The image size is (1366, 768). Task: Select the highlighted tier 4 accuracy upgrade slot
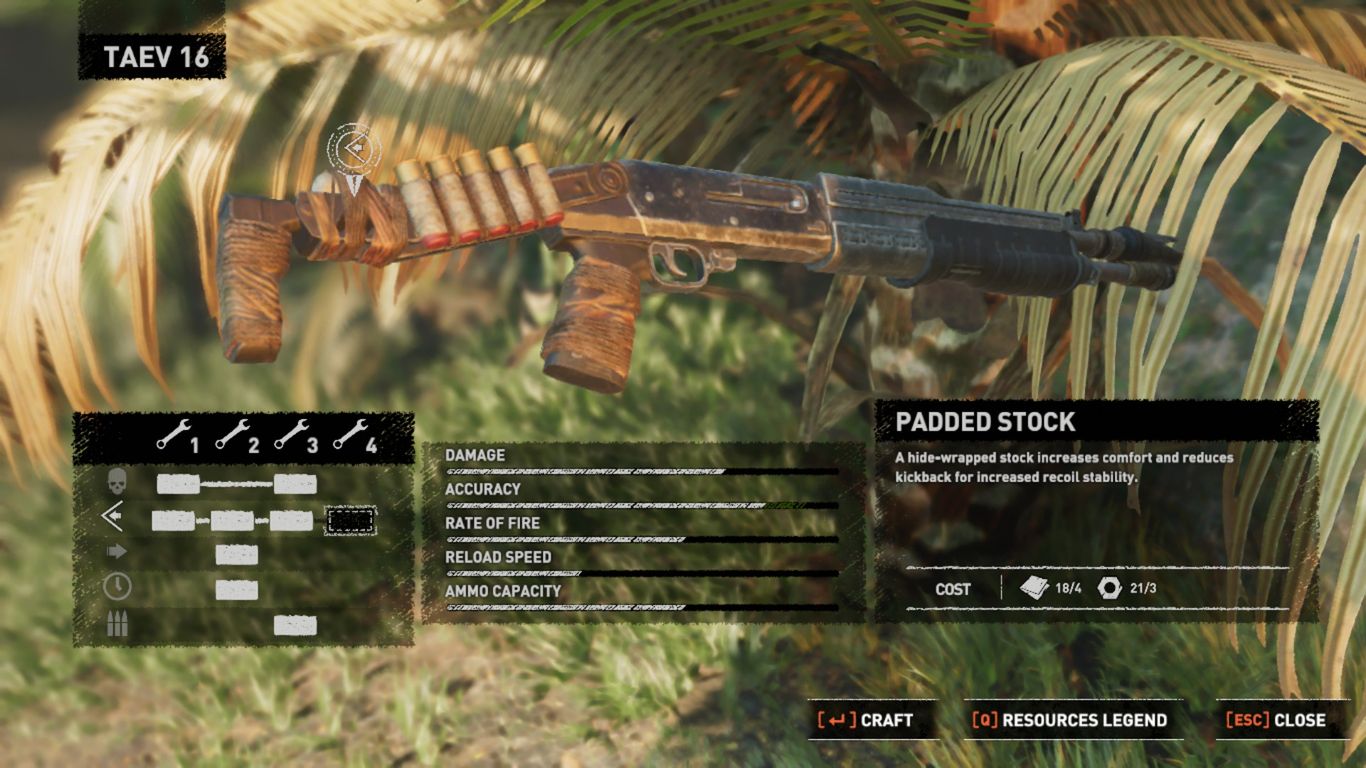pos(350,520)
